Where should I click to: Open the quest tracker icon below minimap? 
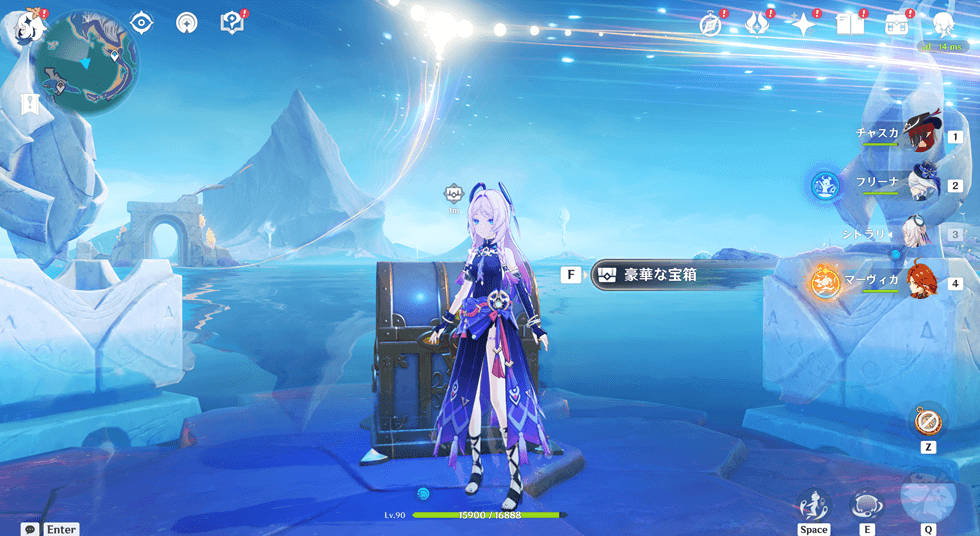pyautogui.click(x=29, y=103)
